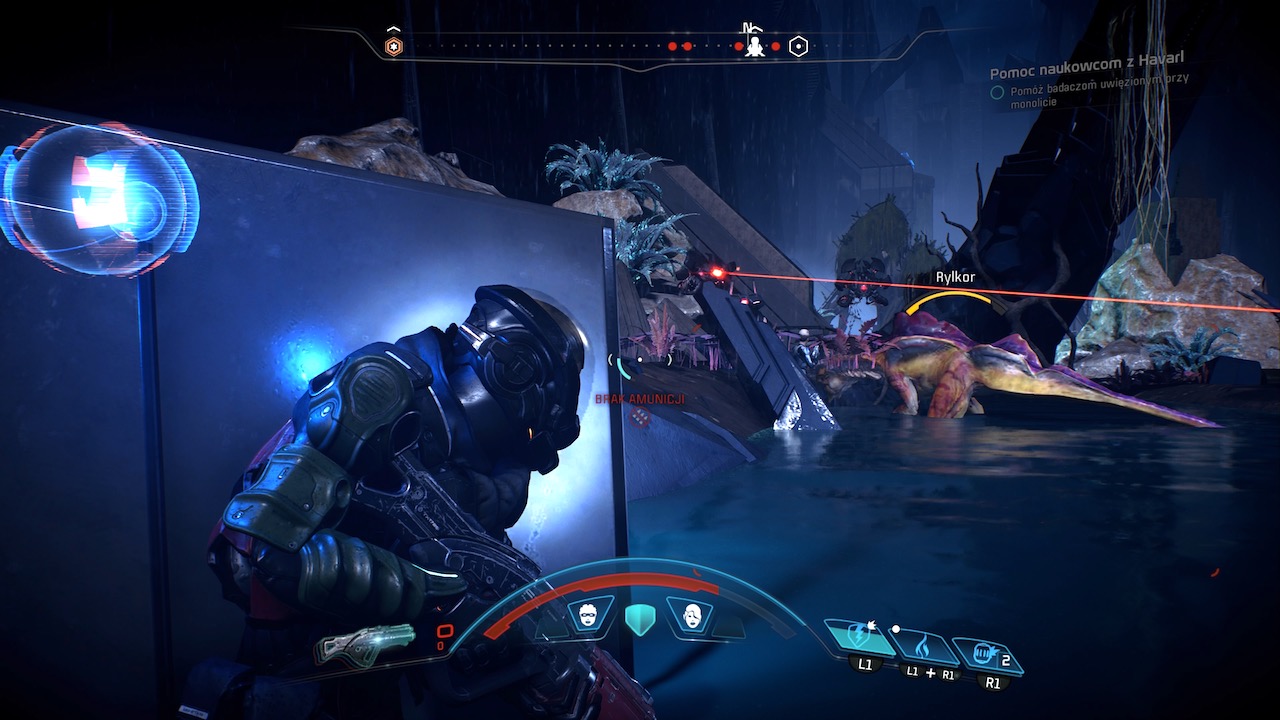Activate the lightning shield power
The height and width of the screenshot is (720, 1280).
click(x=860, y=640)
